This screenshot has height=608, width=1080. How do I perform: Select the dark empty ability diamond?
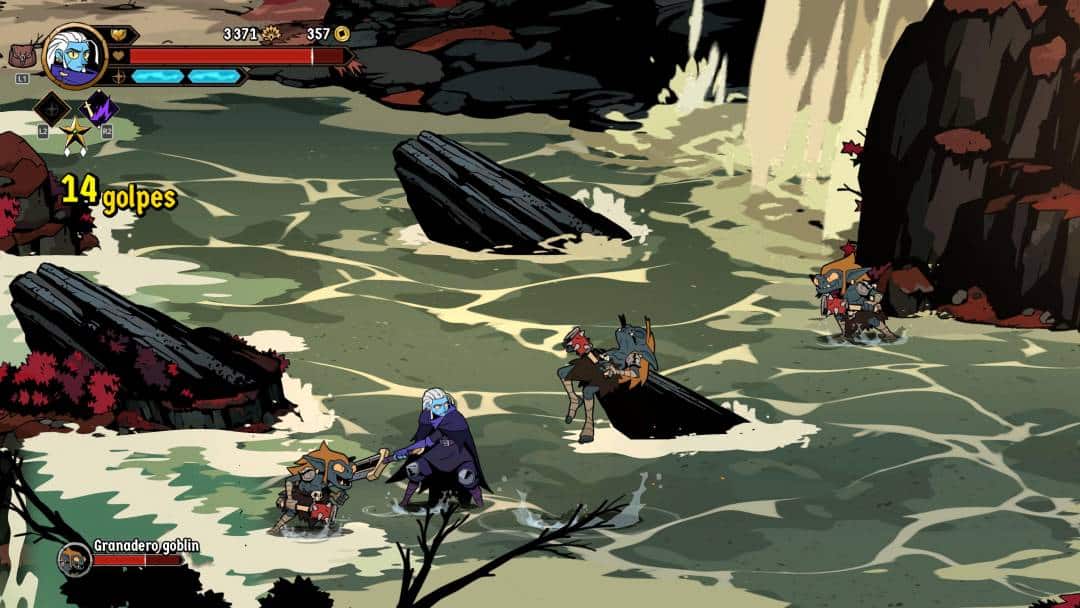51,108
